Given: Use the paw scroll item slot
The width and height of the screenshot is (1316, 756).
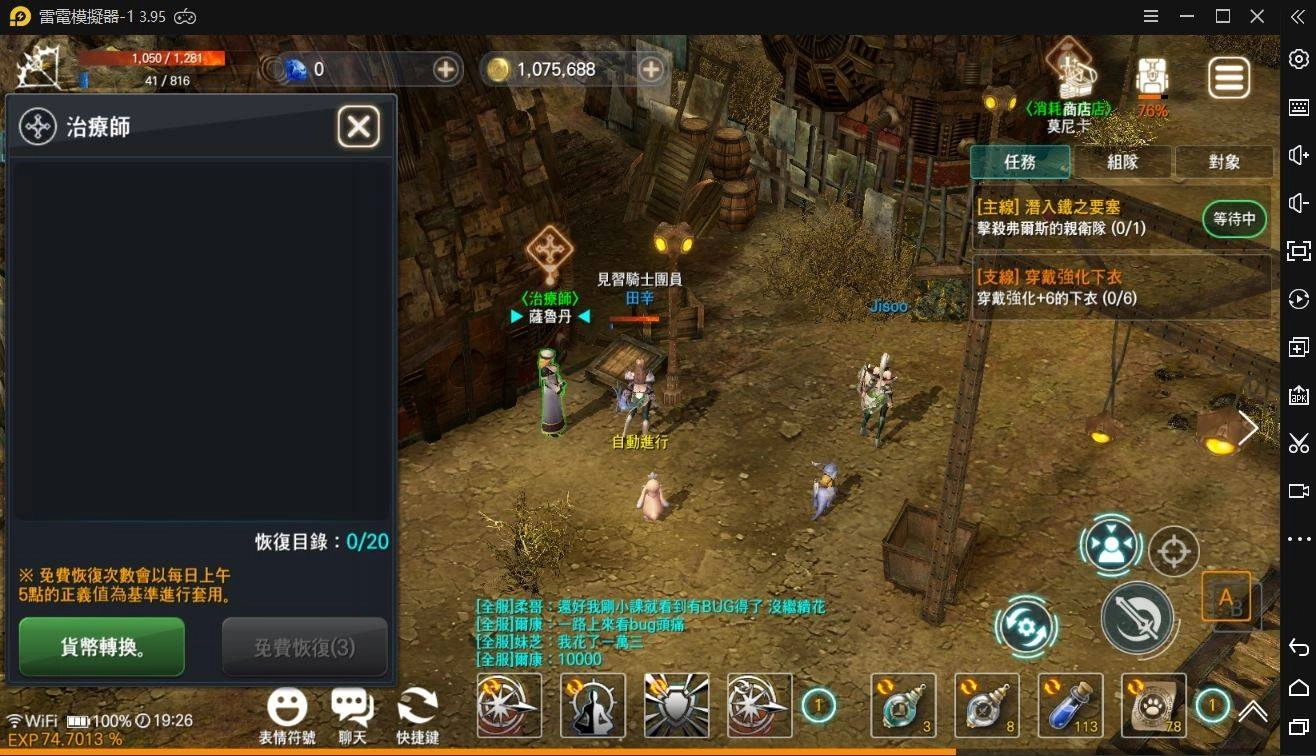Looking at the screenshot, I should (1153, 705).
